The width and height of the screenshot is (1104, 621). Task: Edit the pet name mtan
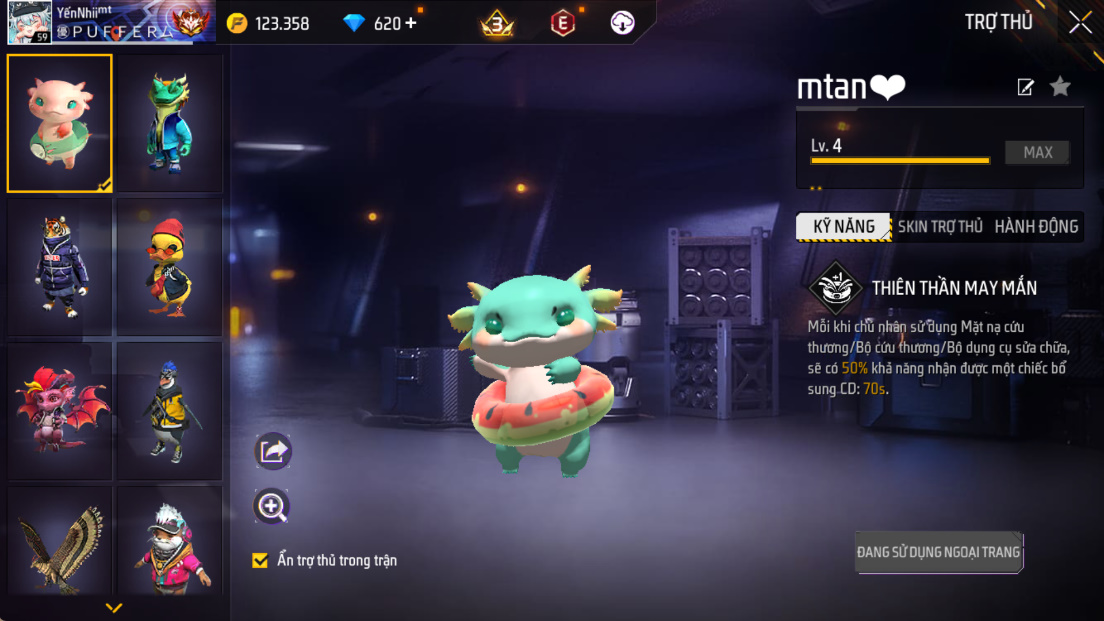coord(1025,88)
